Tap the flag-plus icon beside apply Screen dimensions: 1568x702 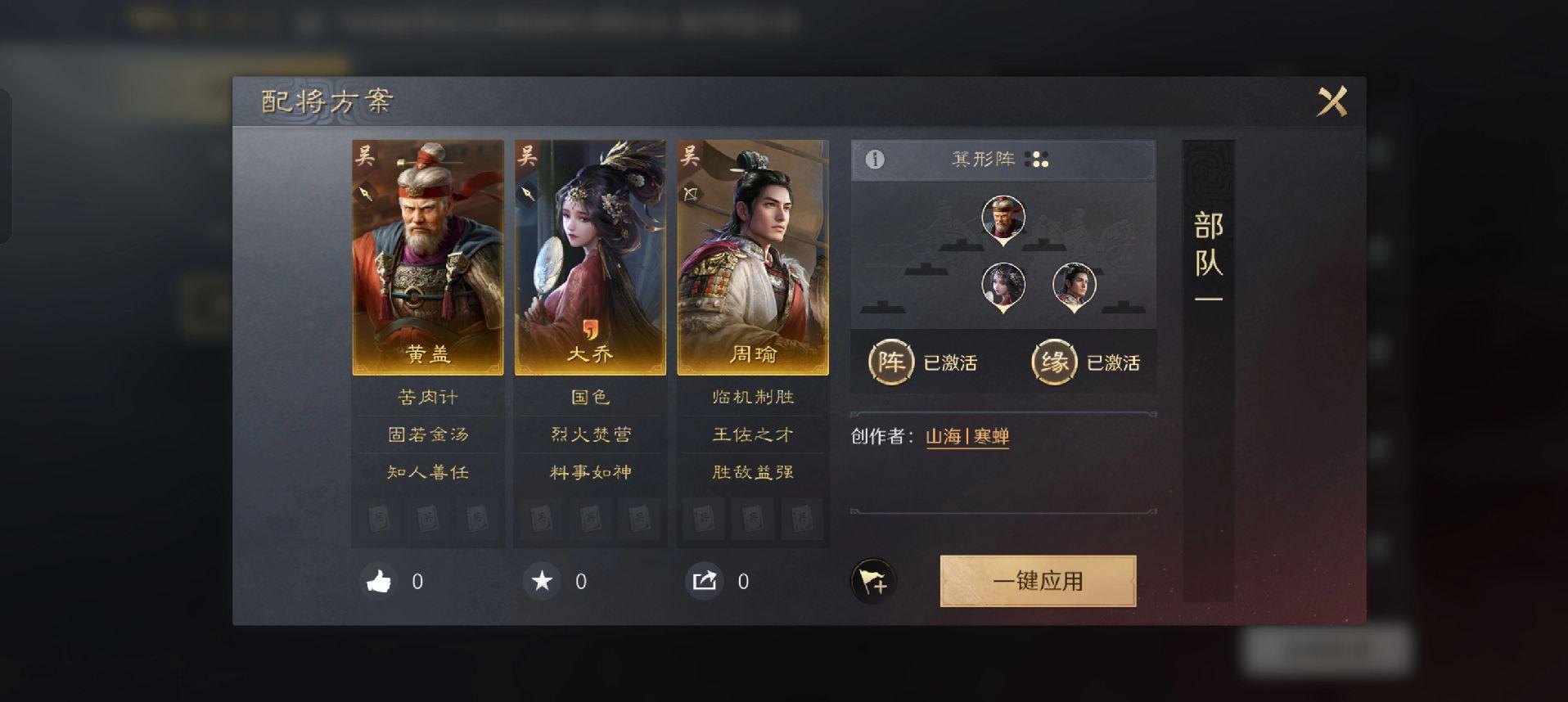coord(872,582)
